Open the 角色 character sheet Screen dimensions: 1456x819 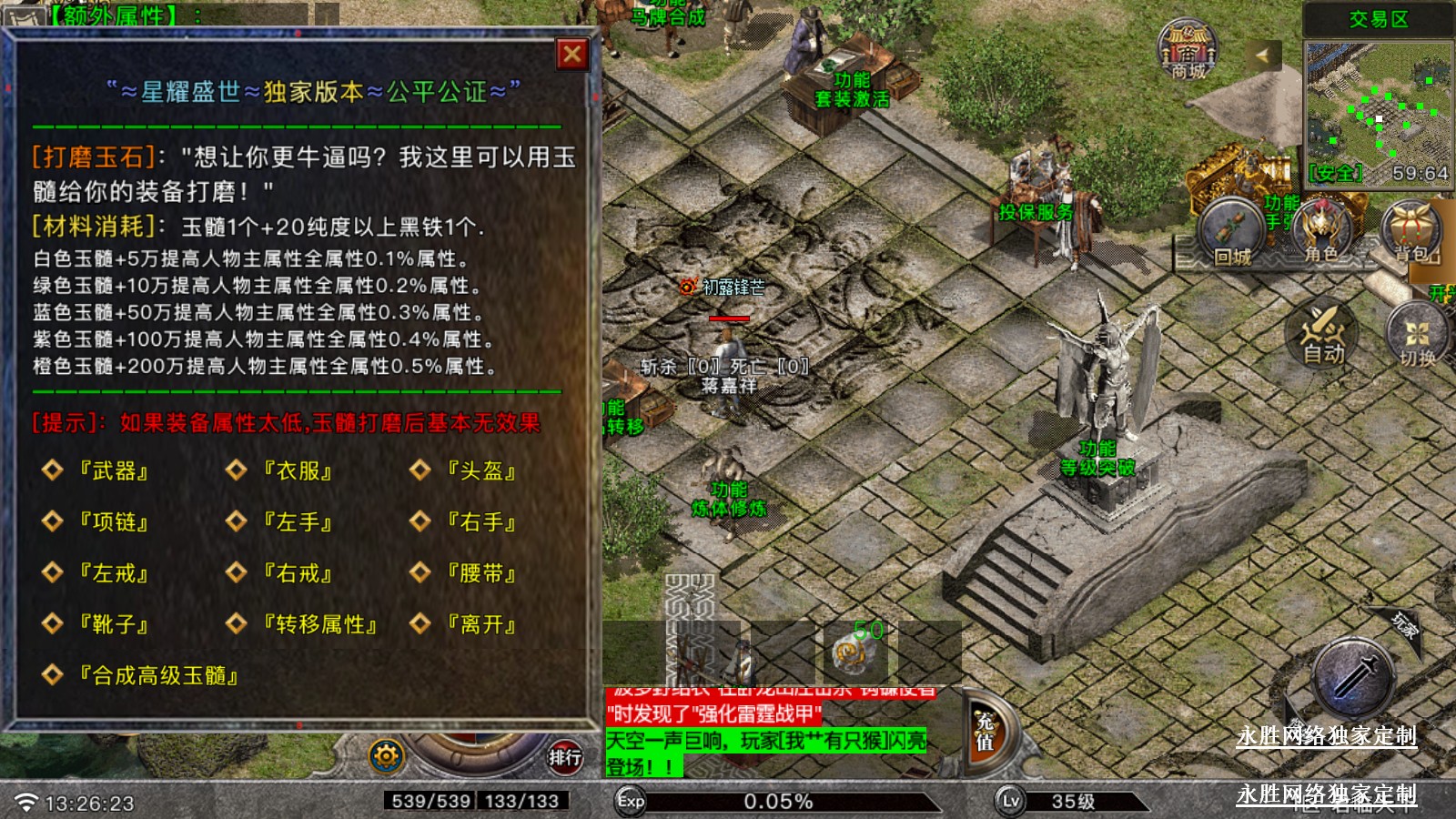[x=1320, y=232]
